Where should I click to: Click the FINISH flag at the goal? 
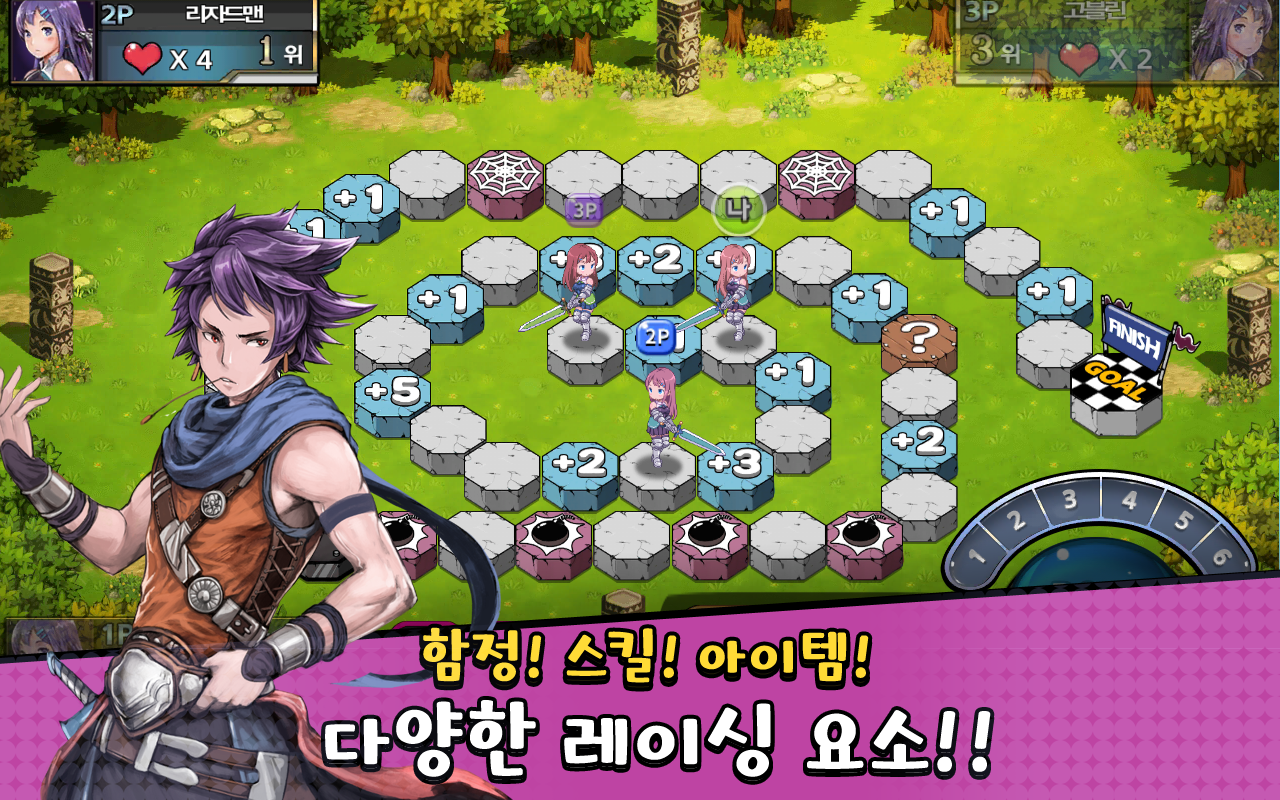coord(1135,335)
